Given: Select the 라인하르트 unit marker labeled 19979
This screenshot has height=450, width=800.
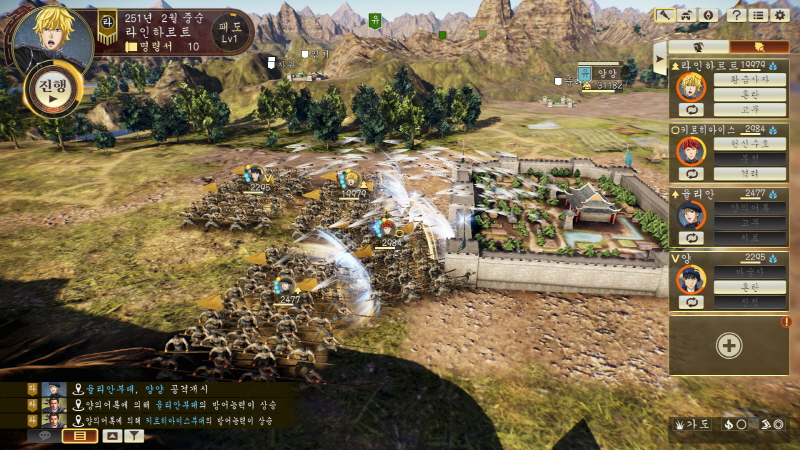Looking at the screenshot, I should 351,182.
